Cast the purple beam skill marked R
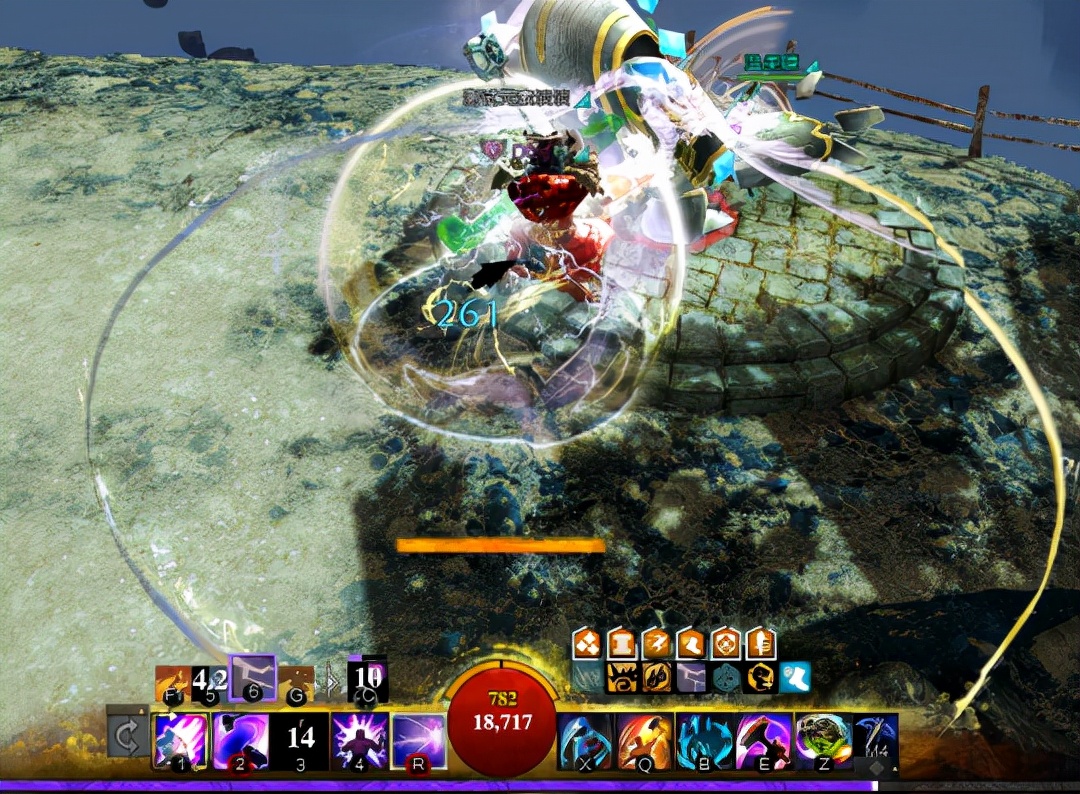 [x=419, y=740]
